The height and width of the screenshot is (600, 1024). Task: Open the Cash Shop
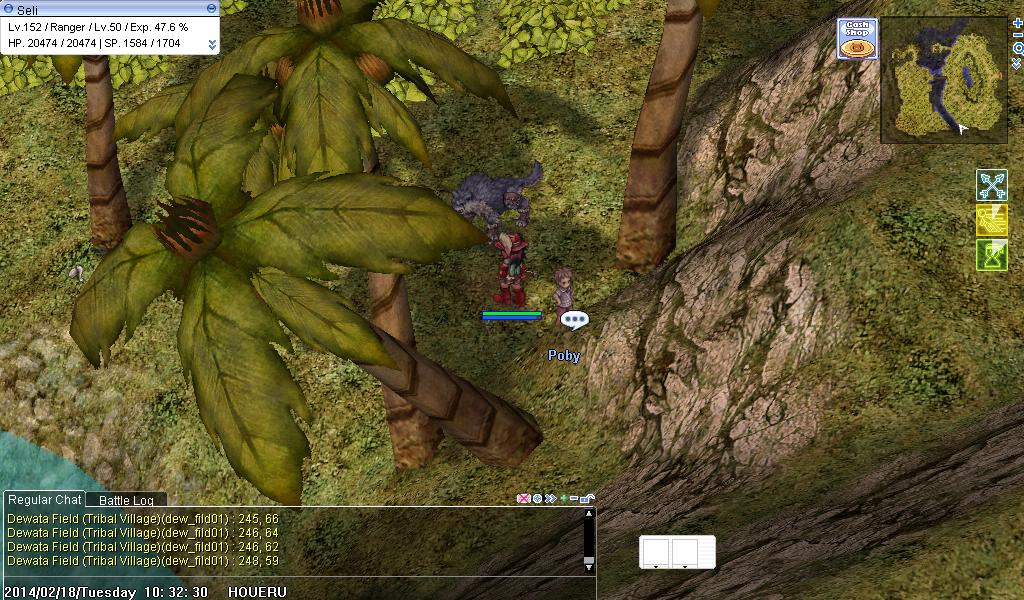(x=857, y=39)
